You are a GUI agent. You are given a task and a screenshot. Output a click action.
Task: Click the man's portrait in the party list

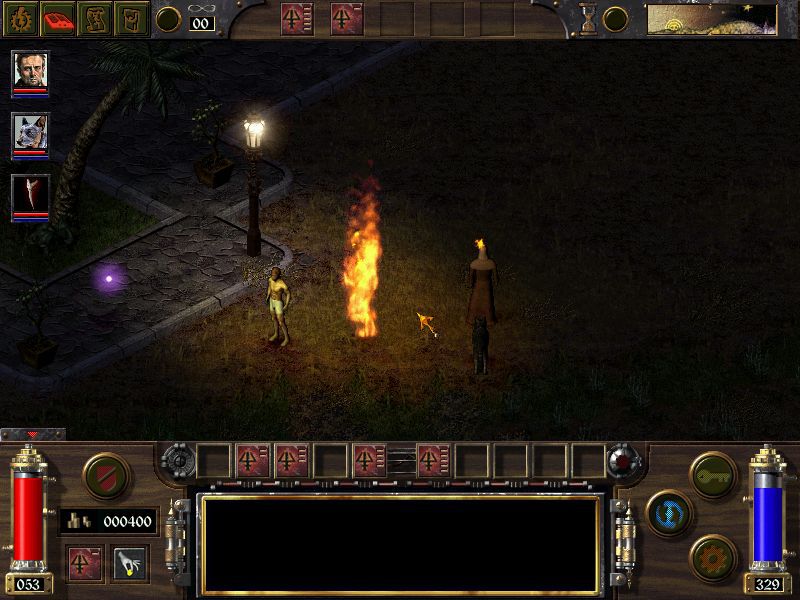coord(30,71)
